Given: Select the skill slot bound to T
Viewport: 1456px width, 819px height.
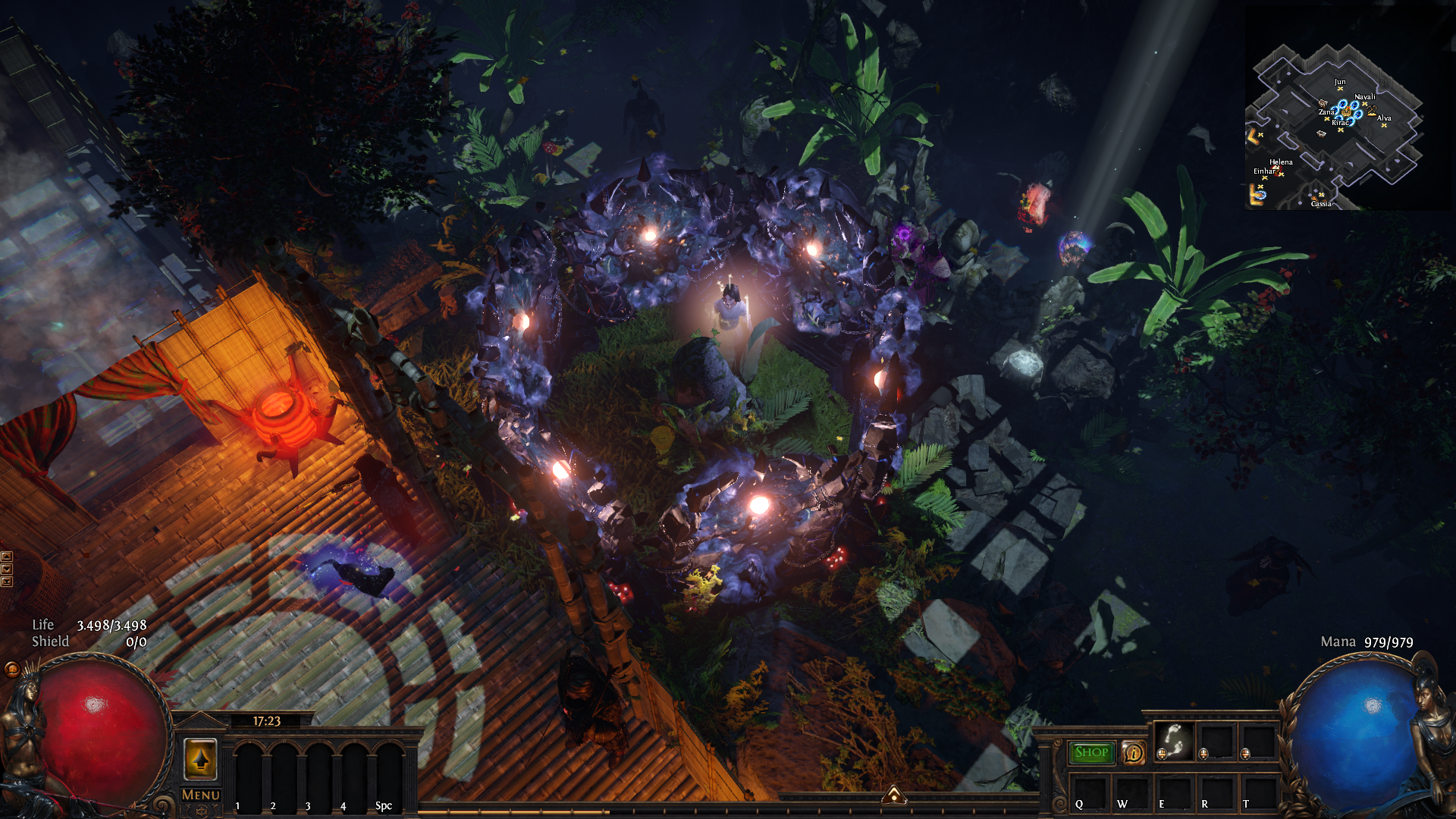Looking at the screenshot, I should [x=1257, y=793].
